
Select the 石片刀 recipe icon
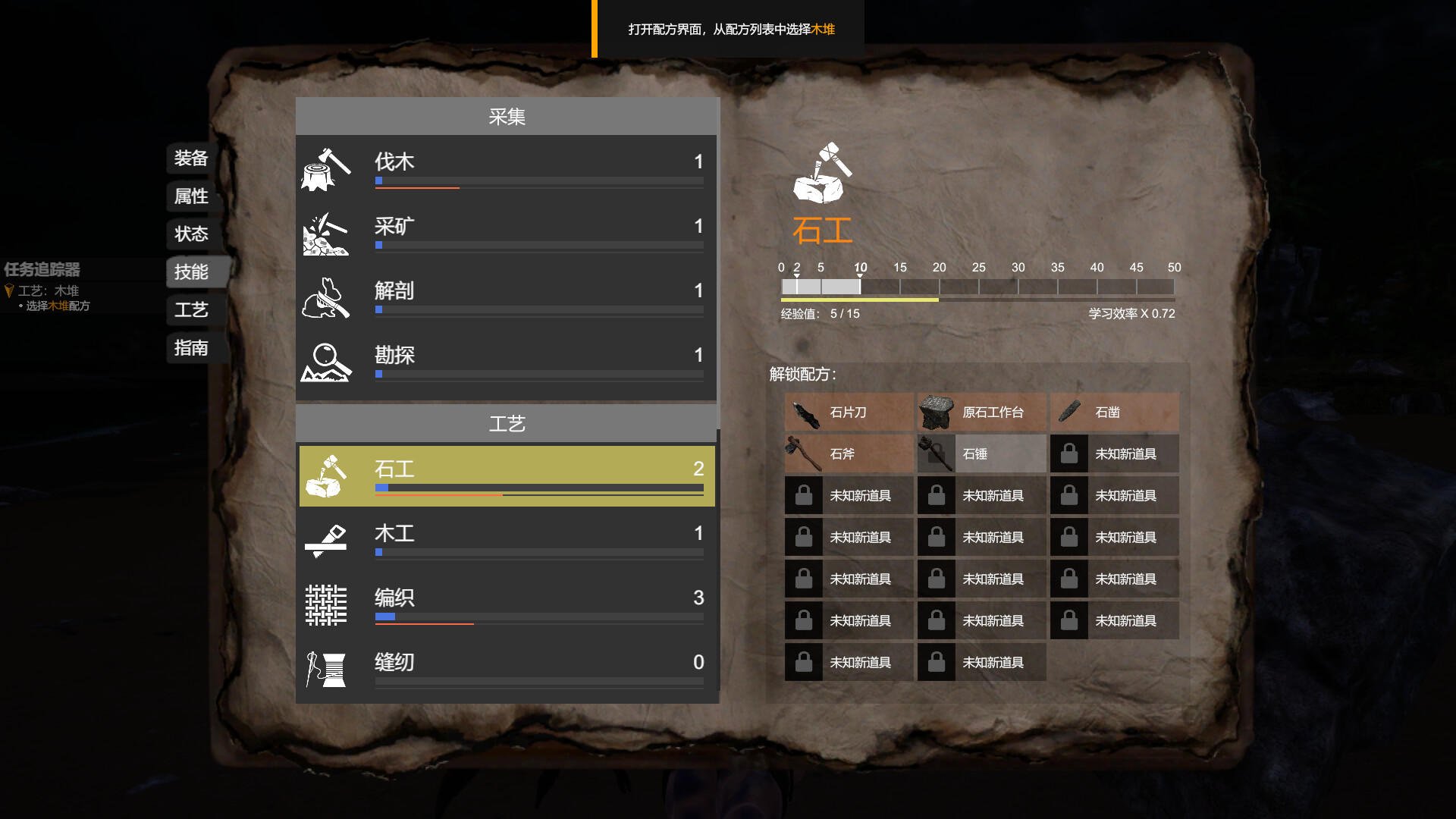click(803, 412)
